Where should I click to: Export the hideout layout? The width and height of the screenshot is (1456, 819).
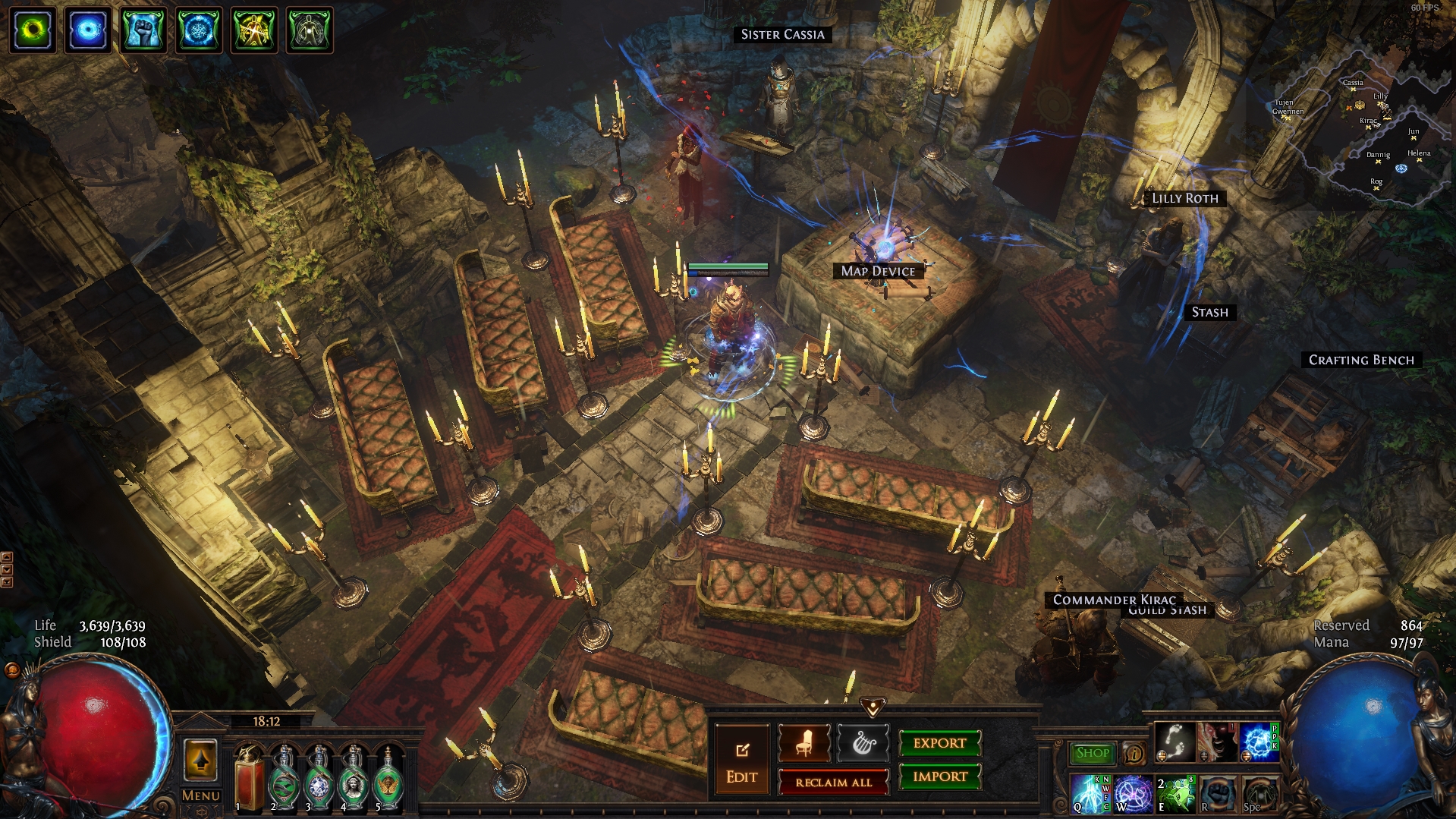[x=939, y=743]
